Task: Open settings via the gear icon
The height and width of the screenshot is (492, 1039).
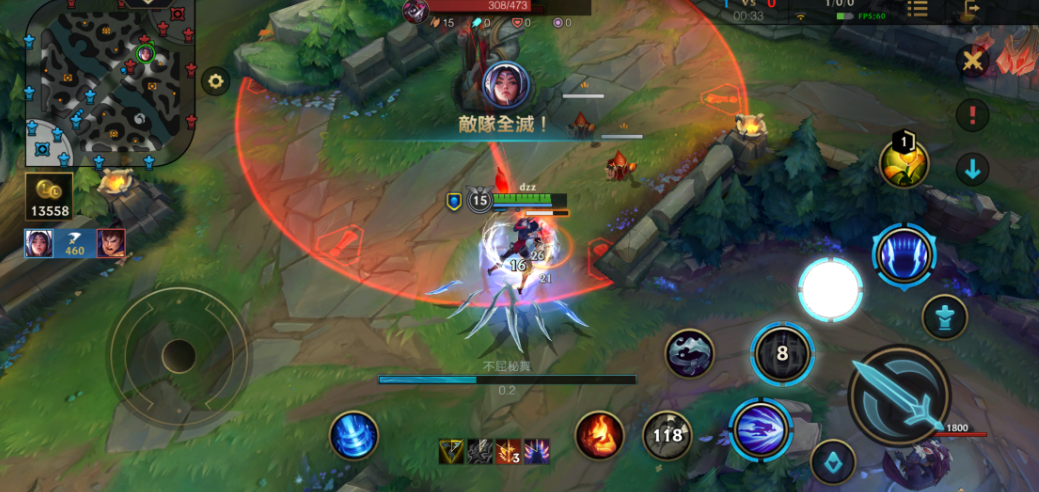Action: pyautogui.click(x=215, y=82)
